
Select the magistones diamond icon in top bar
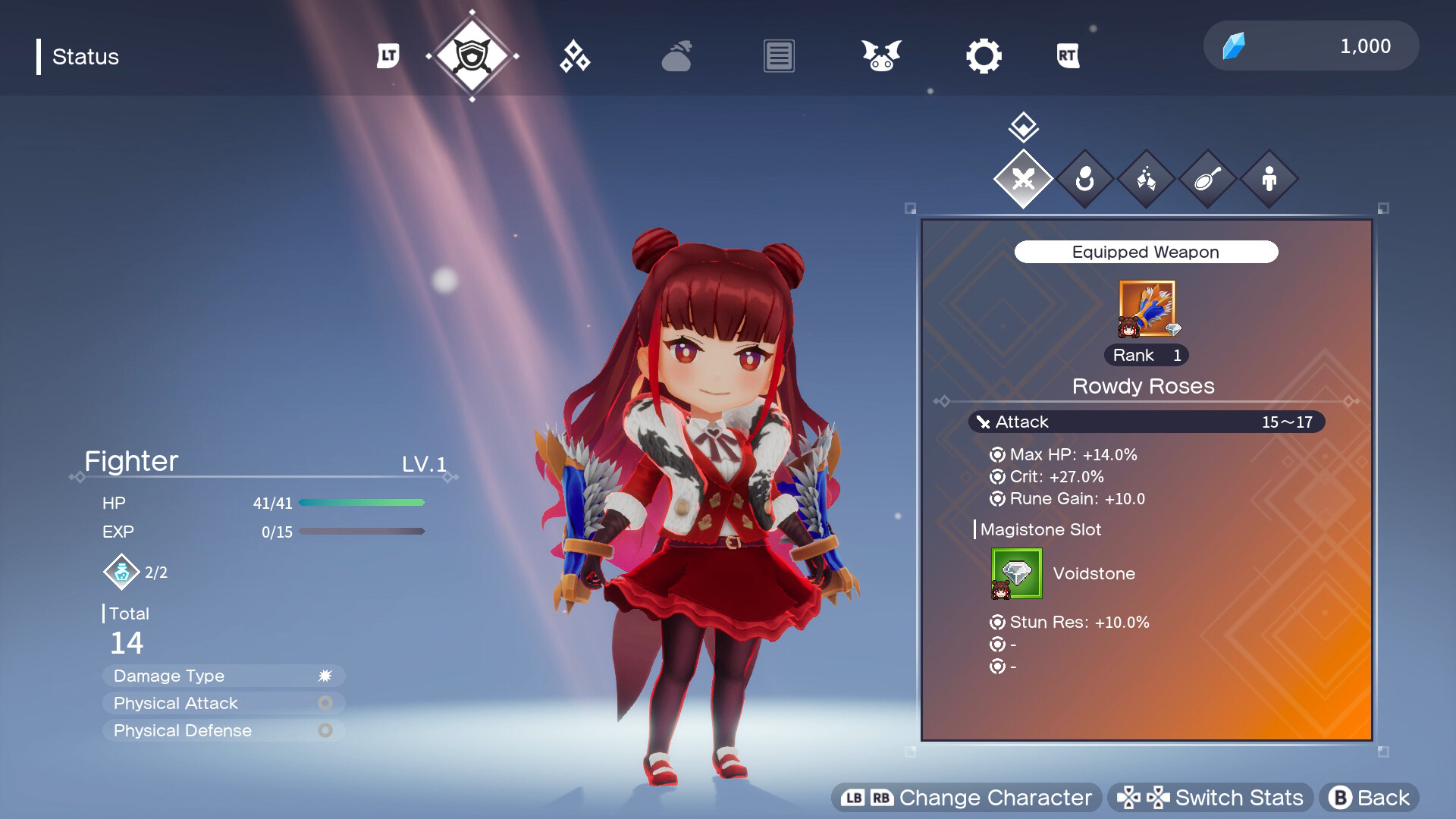[x=574, y=55]
